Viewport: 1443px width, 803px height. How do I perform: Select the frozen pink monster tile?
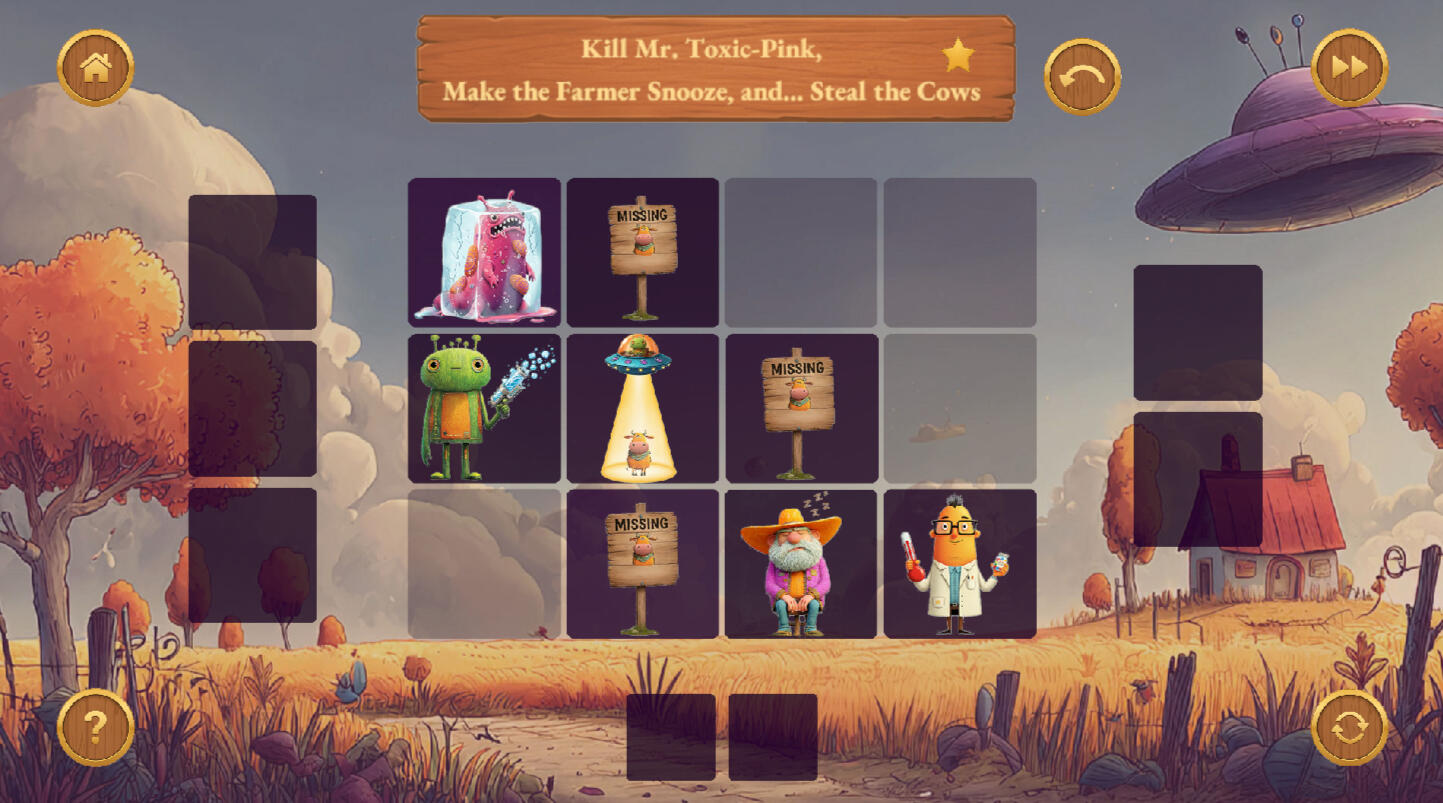484,252
